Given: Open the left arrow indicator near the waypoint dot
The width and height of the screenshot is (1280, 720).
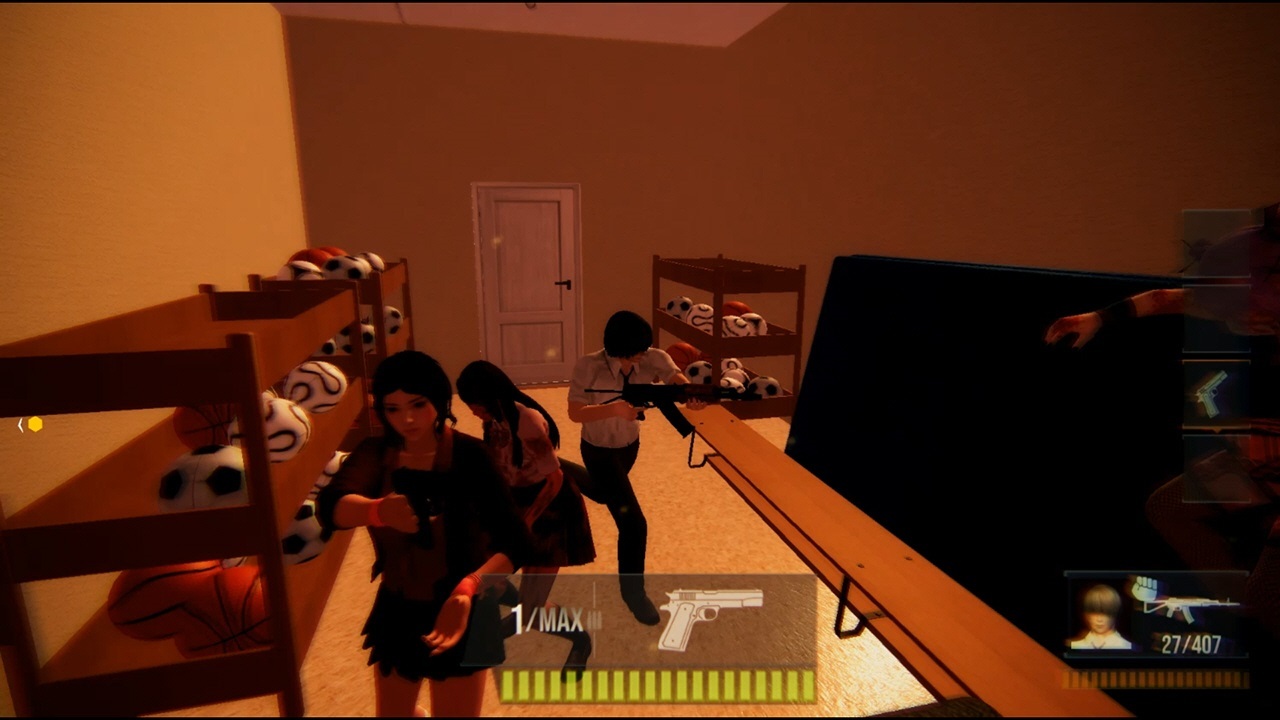Looking at the screenshot, I should point(20,424).
